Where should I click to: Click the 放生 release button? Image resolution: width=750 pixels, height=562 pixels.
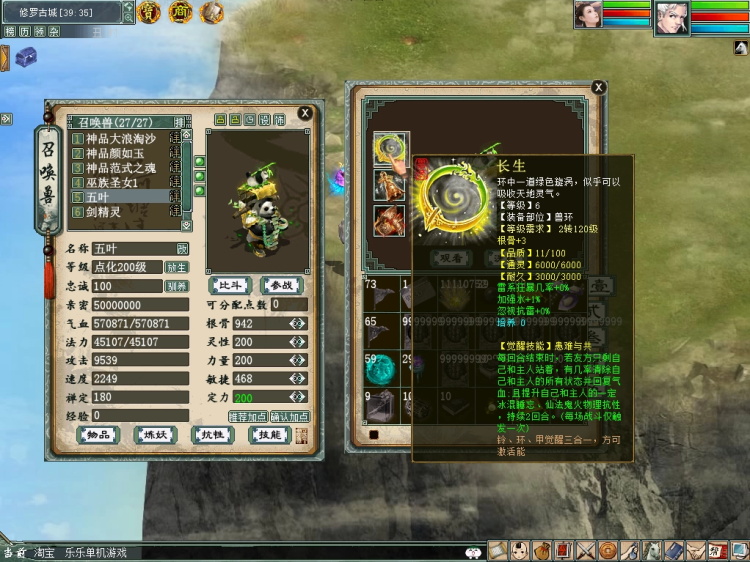coord(176,267)
